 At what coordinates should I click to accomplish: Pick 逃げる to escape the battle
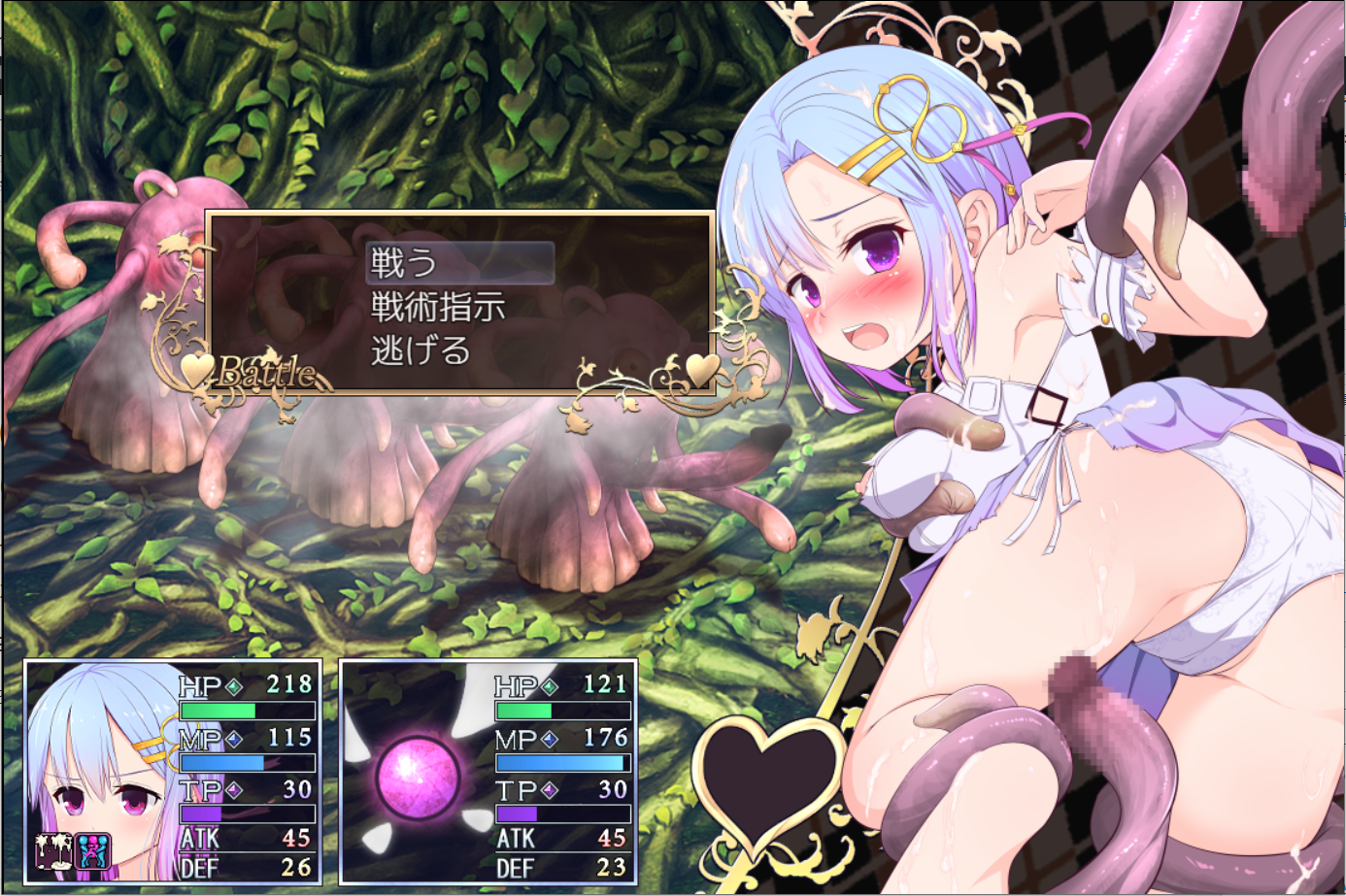coord(421,350)
